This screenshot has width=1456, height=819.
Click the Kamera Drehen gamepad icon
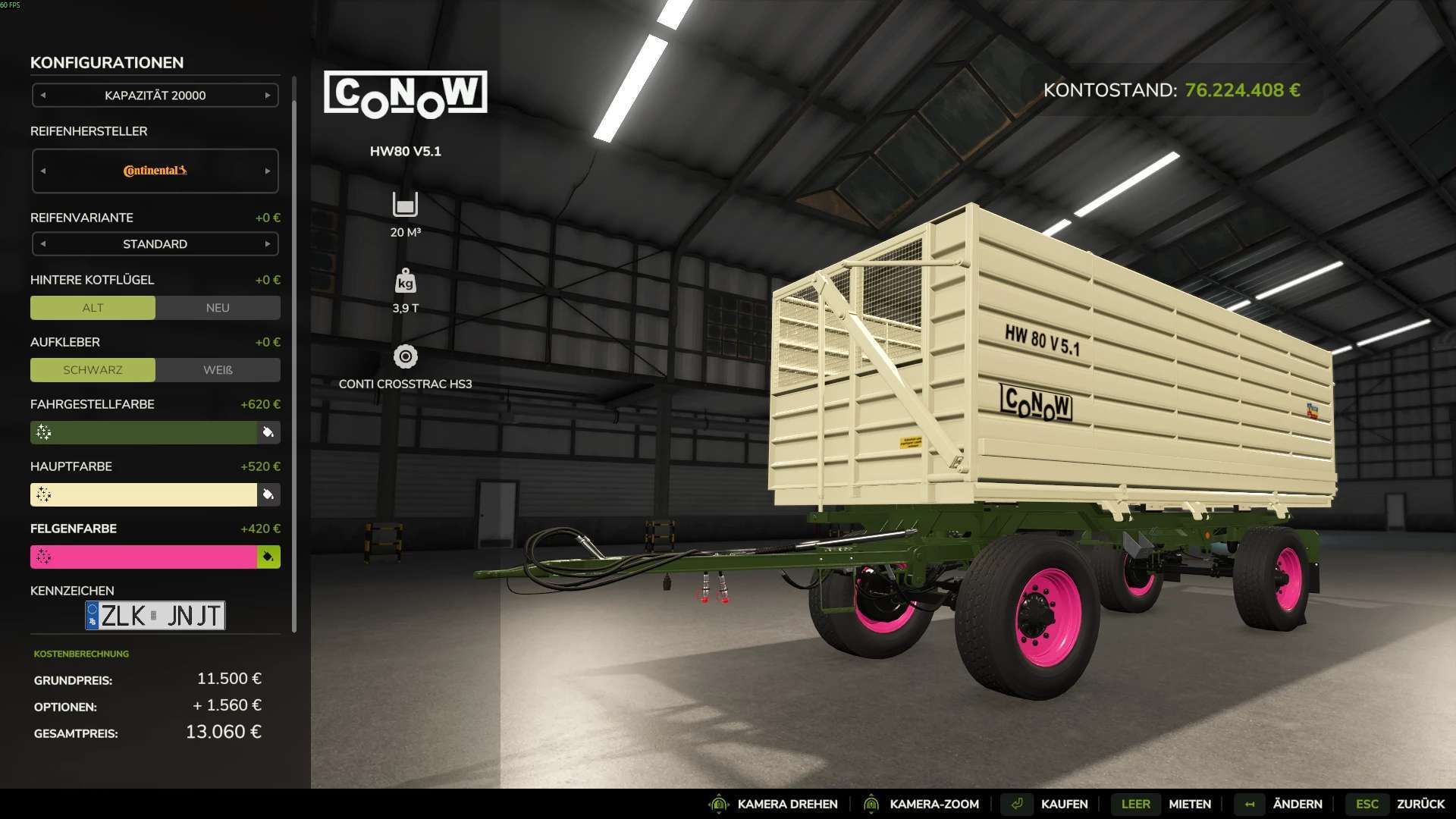click(718, 804)
